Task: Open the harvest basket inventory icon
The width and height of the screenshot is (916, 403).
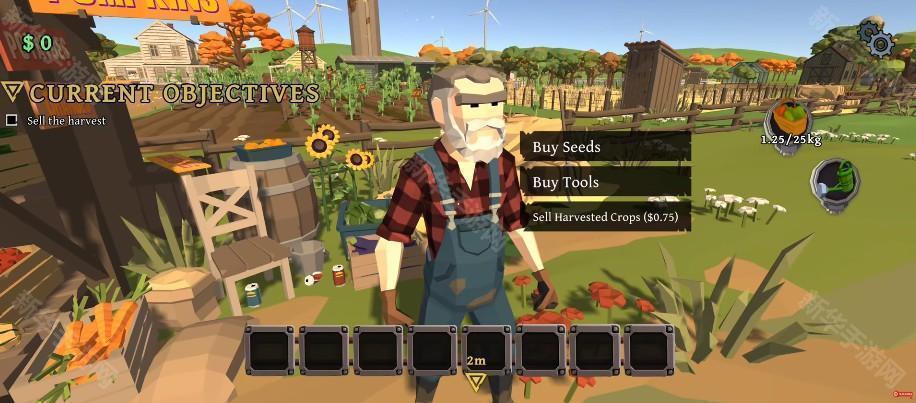Action: click(x=789, y=120)
